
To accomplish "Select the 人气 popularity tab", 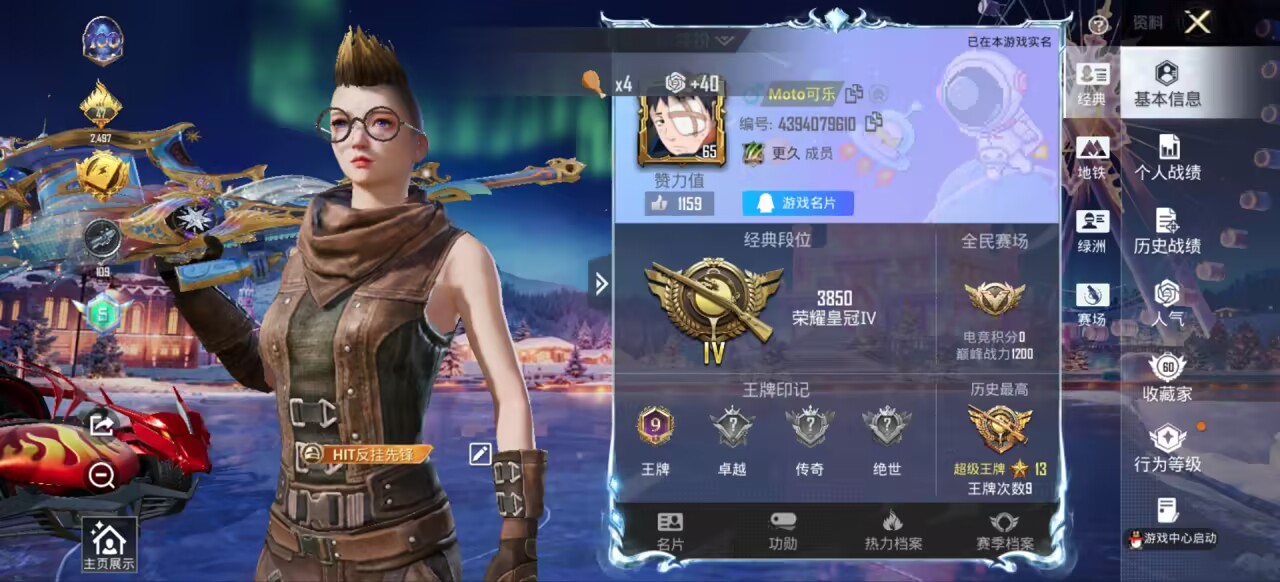I will pos(1167,304).
